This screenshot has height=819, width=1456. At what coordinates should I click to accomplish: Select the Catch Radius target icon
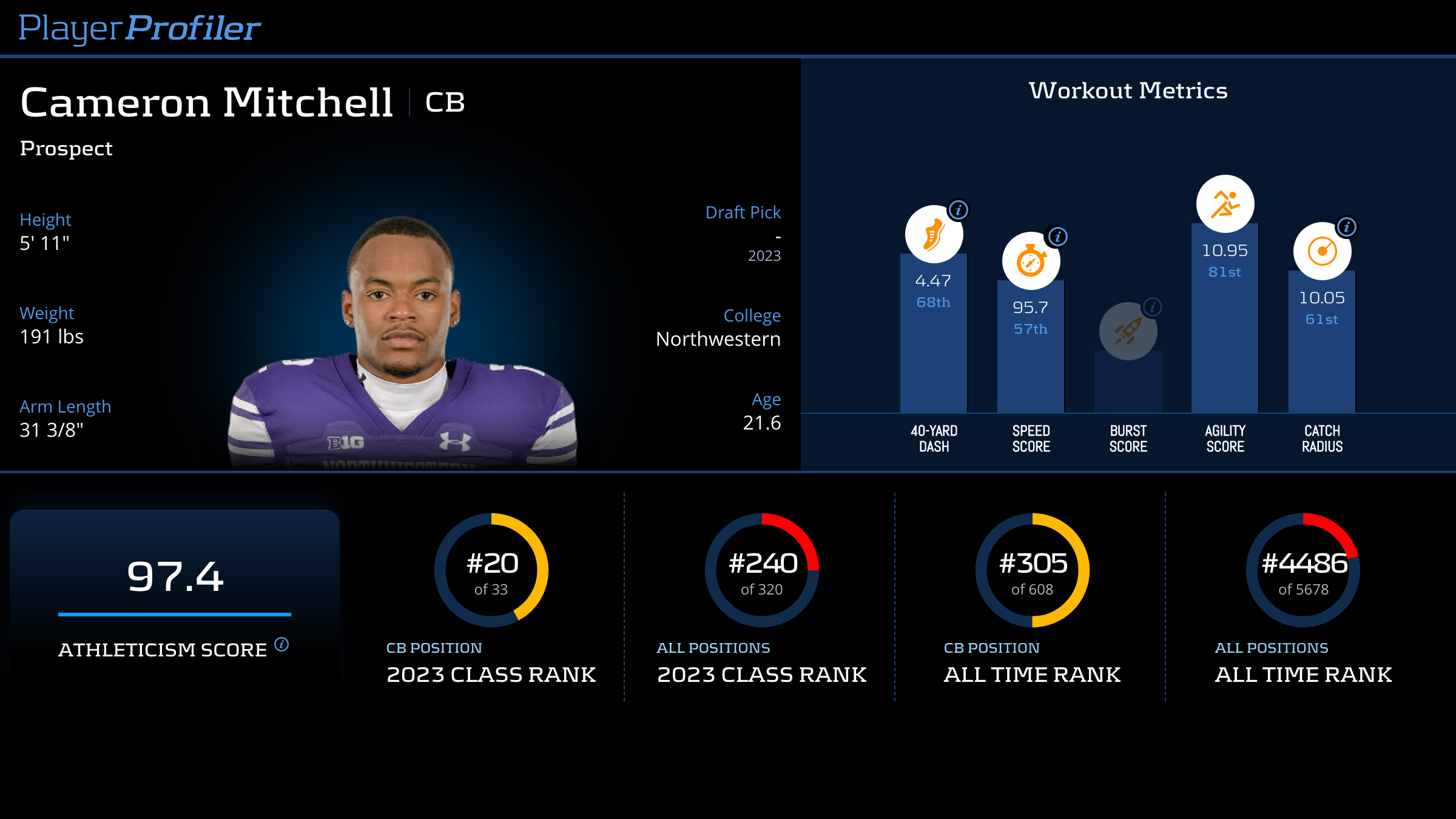point(1322,252)
